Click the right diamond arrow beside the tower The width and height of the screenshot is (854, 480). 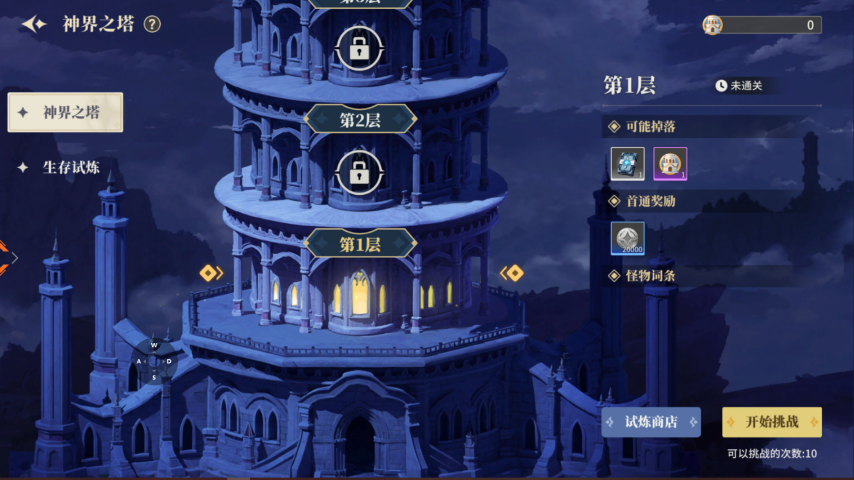click(512, 273)
